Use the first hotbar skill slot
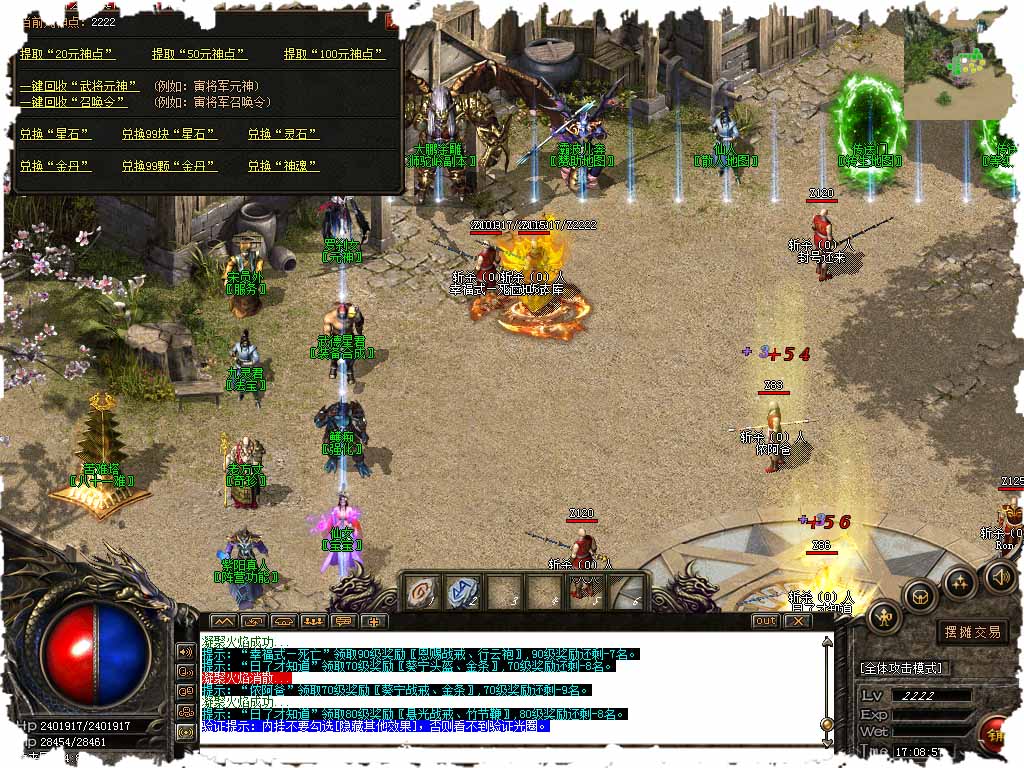1024x768 pixels. [x=422, y=593]
